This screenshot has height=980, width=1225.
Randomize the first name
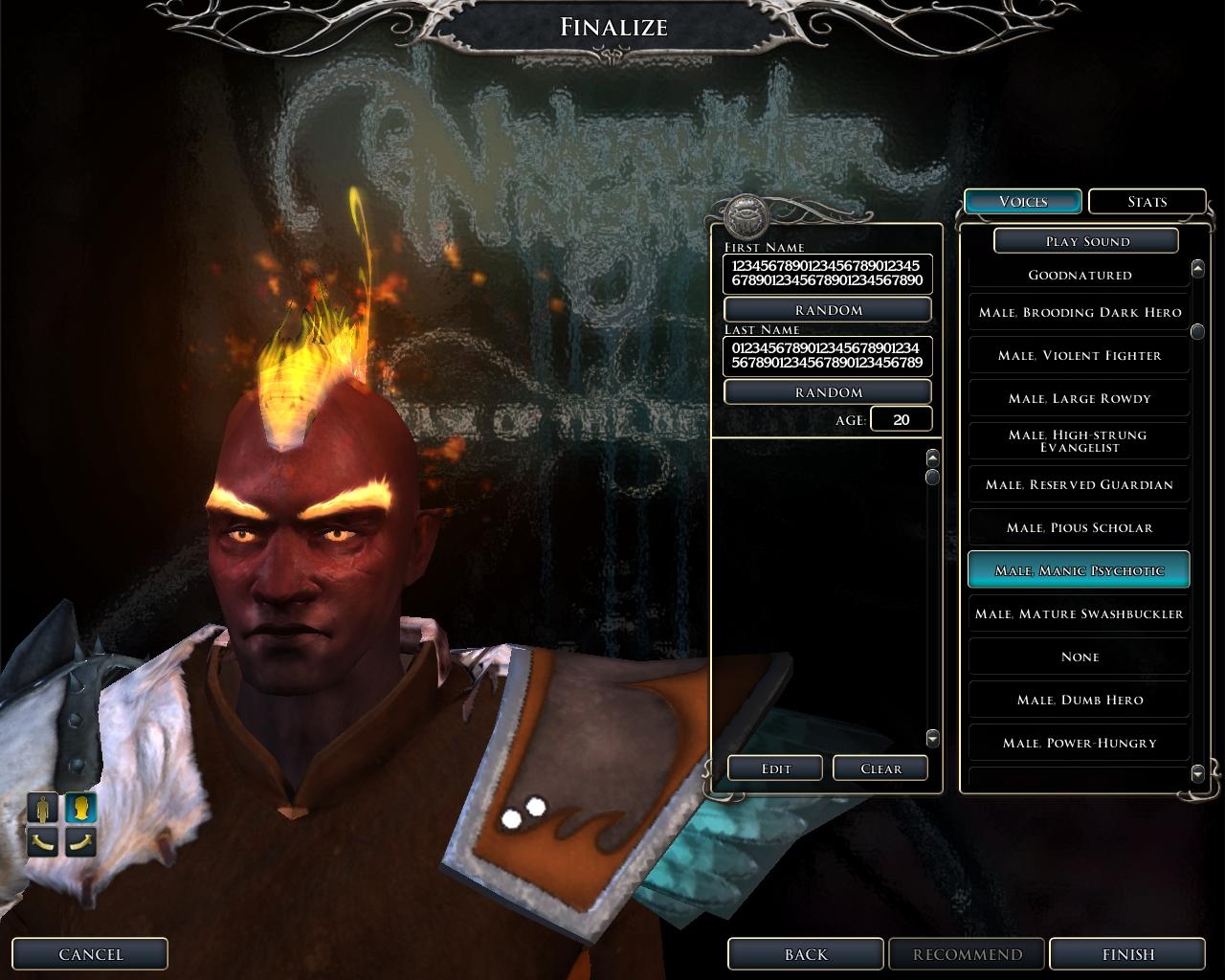[x=828, y=310]
